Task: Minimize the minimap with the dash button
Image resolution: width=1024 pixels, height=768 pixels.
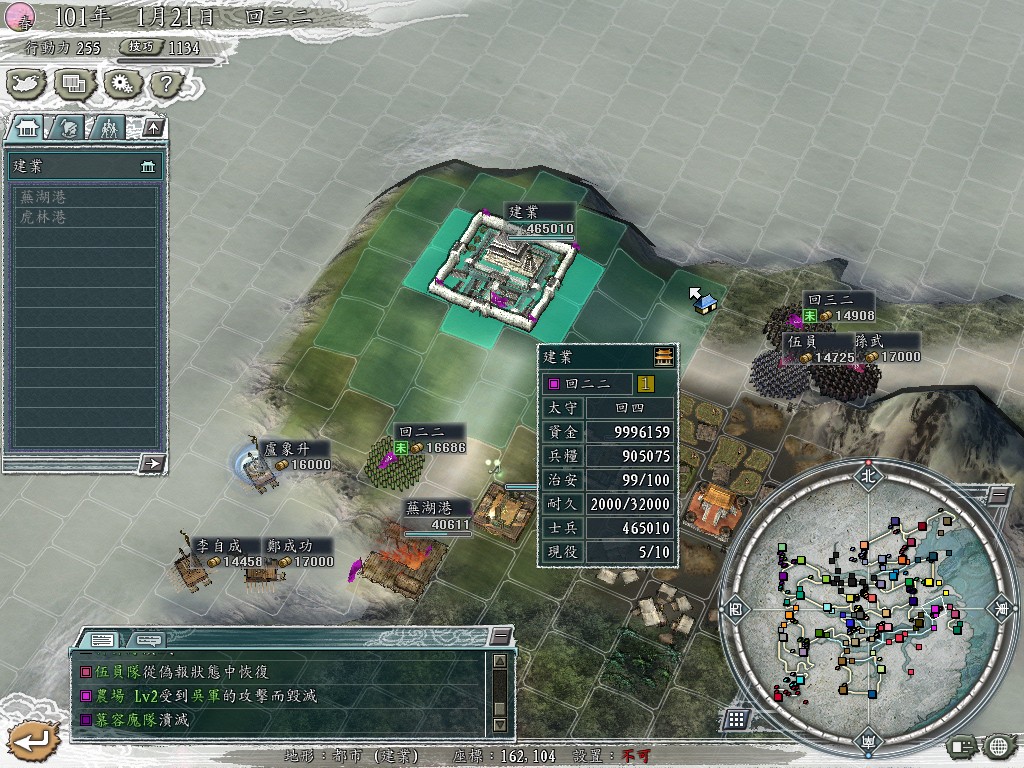Action: (x=998, y=496)
